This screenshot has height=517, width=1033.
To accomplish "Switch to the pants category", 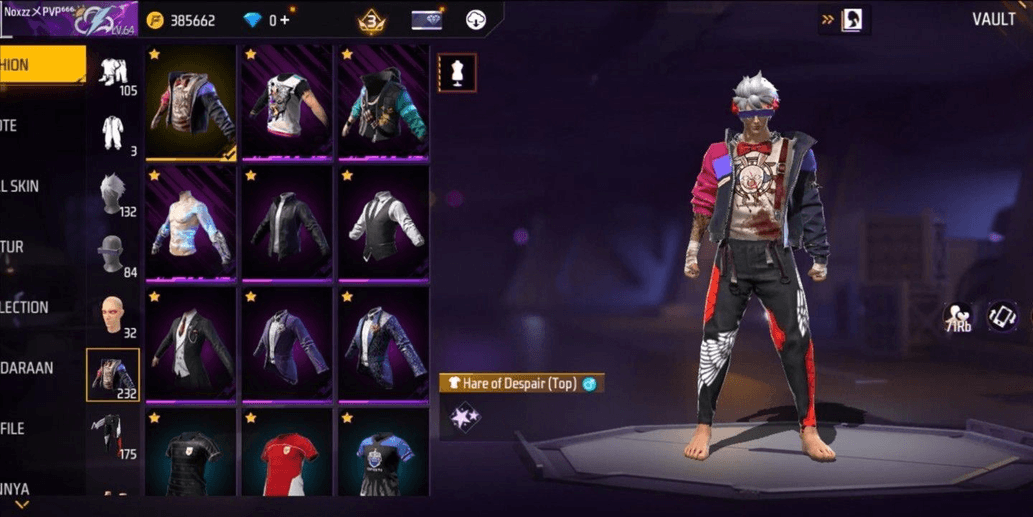I will (113, 437).
